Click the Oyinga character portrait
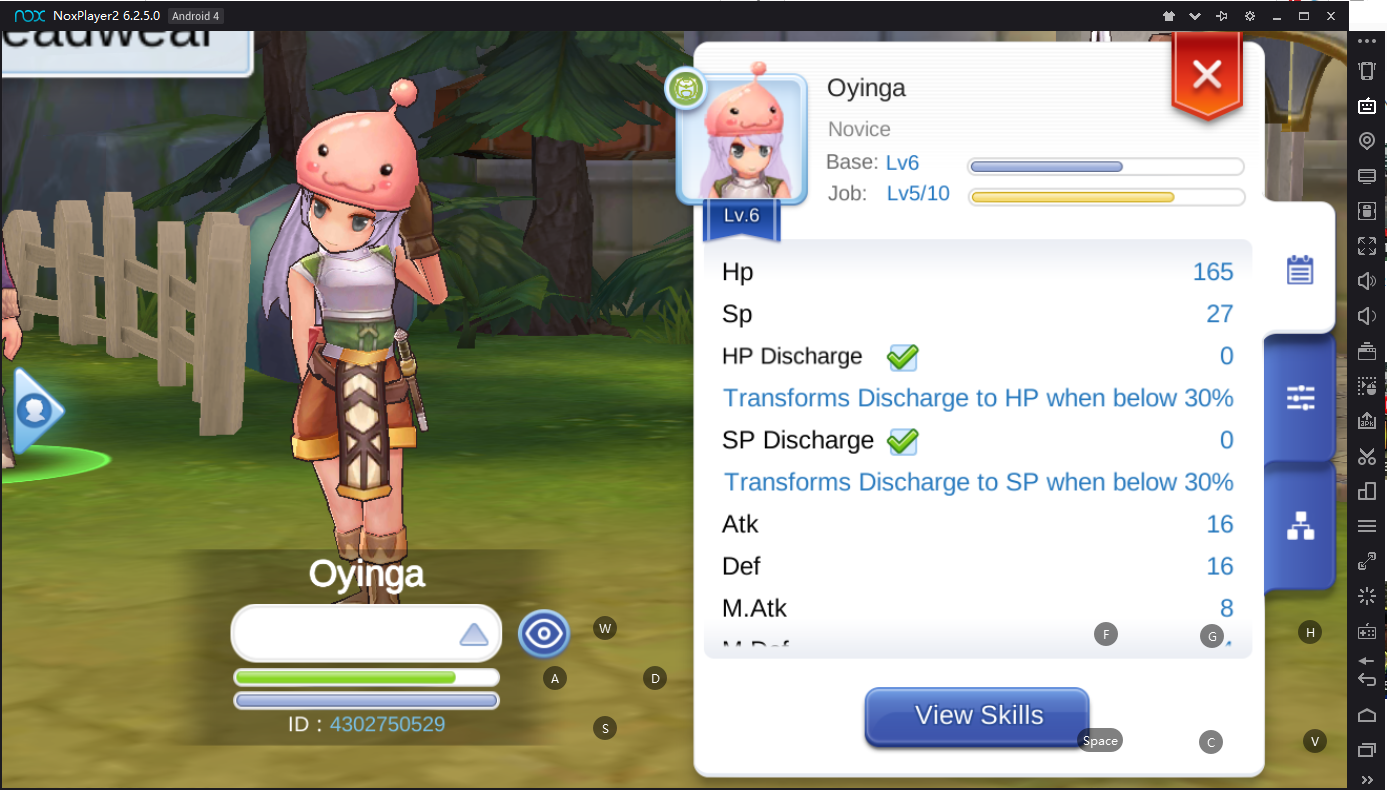 (x=741, y=138)
